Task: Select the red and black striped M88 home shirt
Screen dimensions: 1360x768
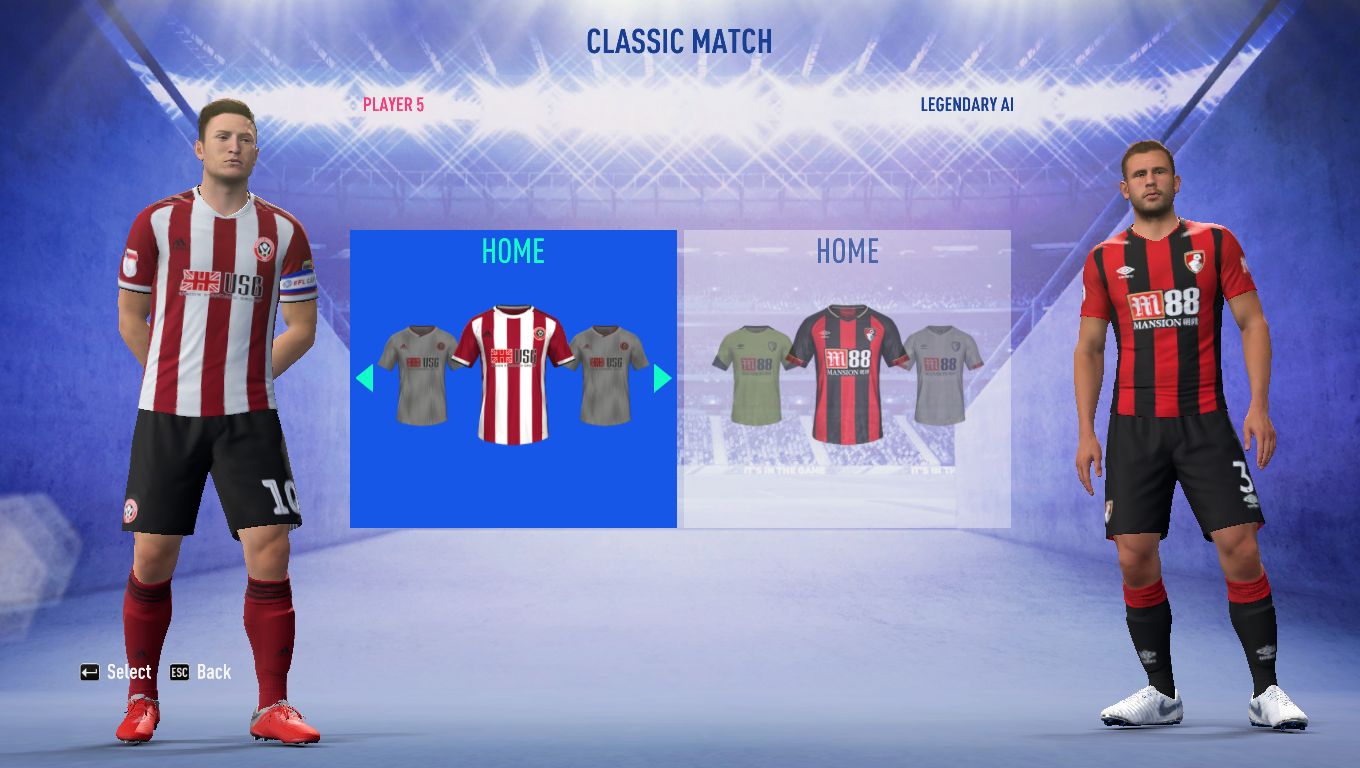Action: pyautogui.click(x=846, y=374)
